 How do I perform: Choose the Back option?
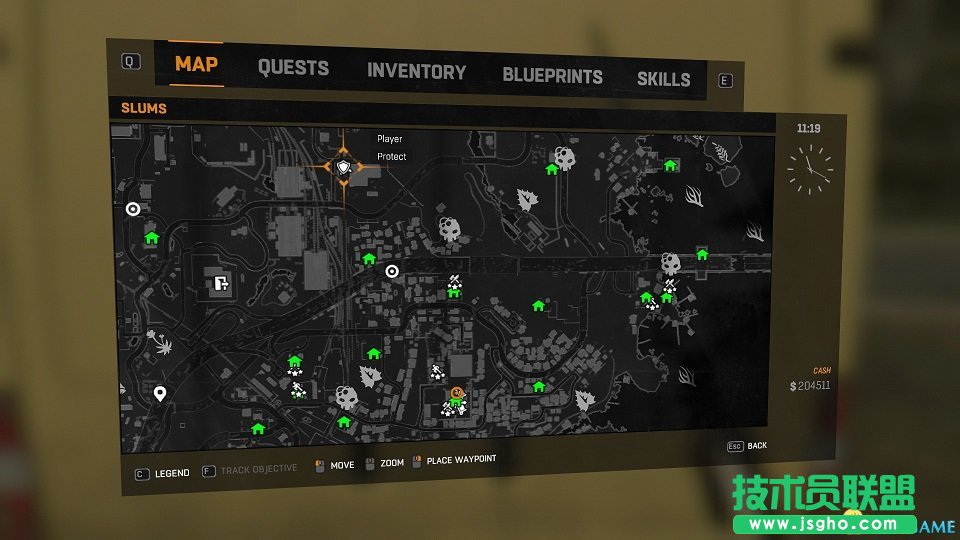(756, 445)
